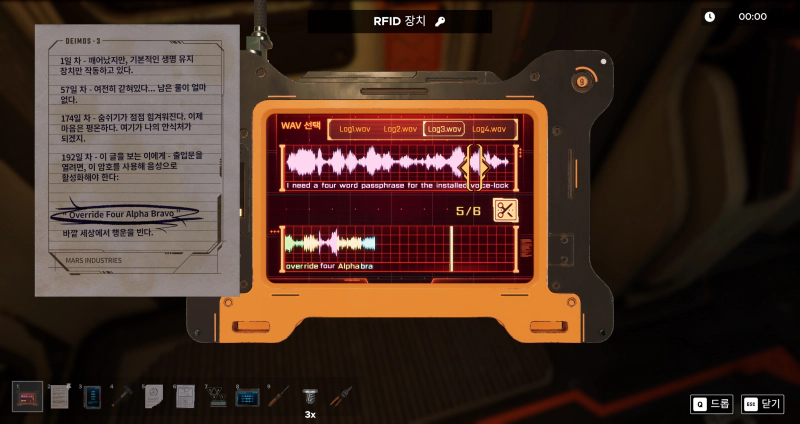Click the orange round button on the device corner
The width and height of the screenshot is (800, 424).
point(582,80)
